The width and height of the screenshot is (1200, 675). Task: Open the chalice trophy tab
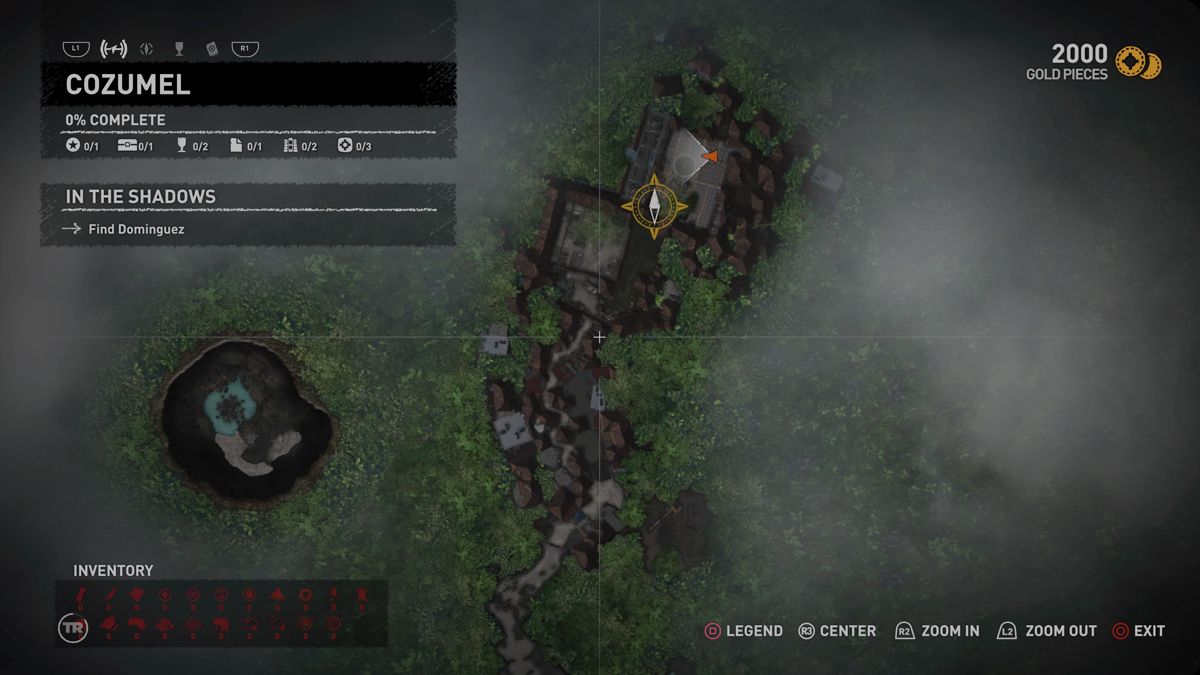(x=179, y=48)
